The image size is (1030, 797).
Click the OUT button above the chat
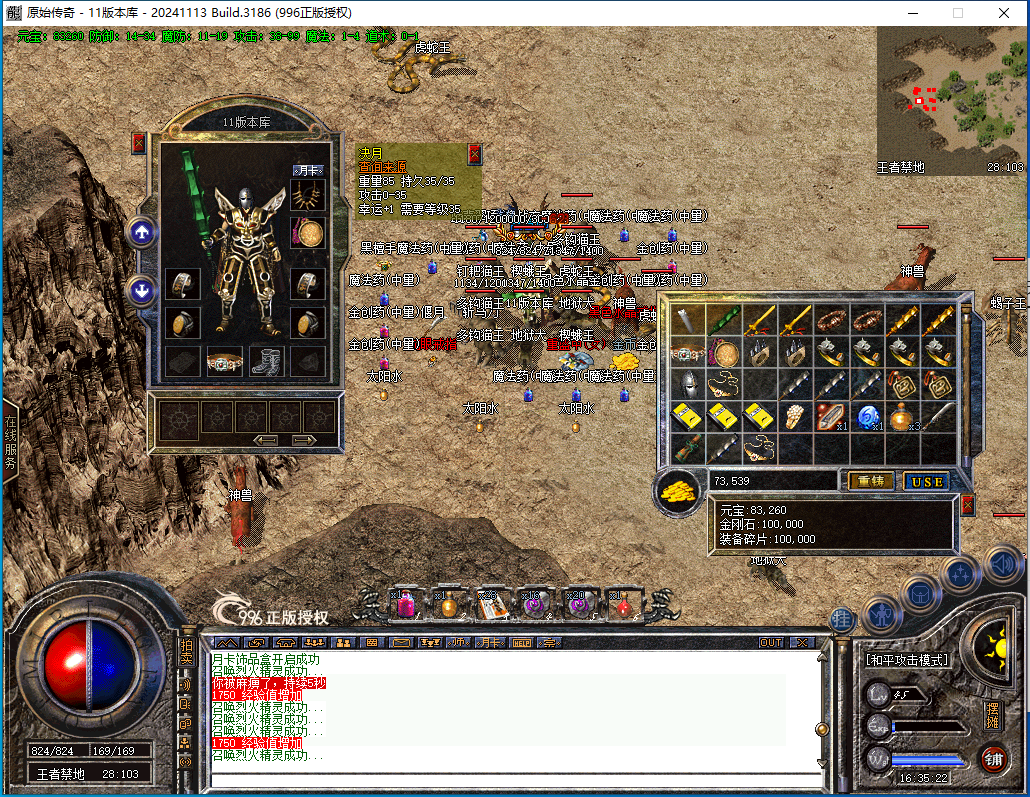(x=771, y=642)
